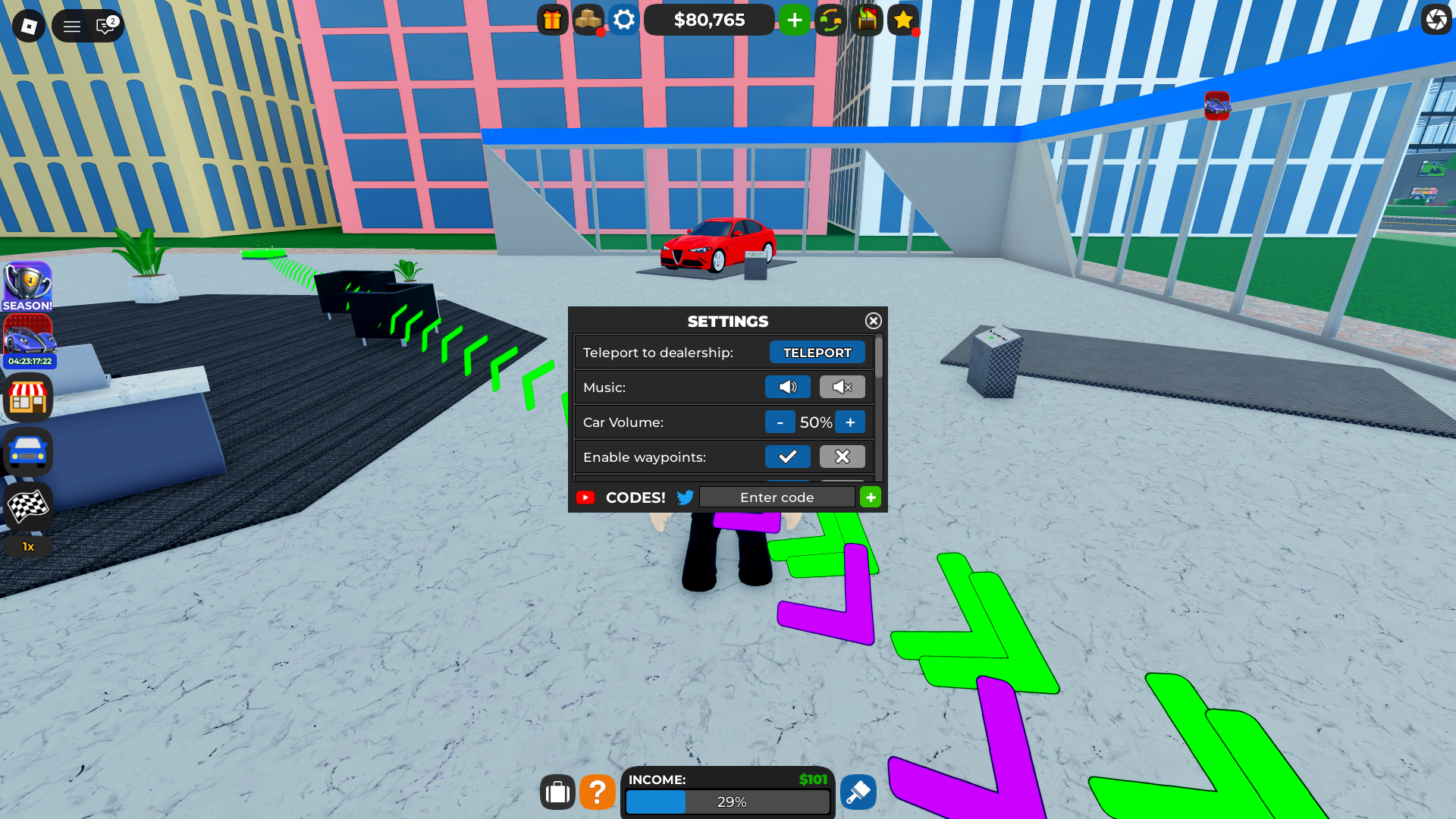1456x819 pixels.
Task: Open the SEASON trophy pass
Action: click(x=27, y=284)
